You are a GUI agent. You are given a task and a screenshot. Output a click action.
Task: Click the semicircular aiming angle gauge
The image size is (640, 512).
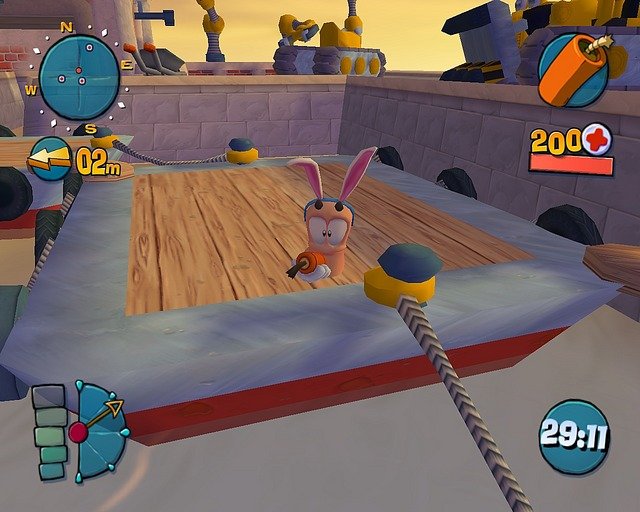pos(100,432)
